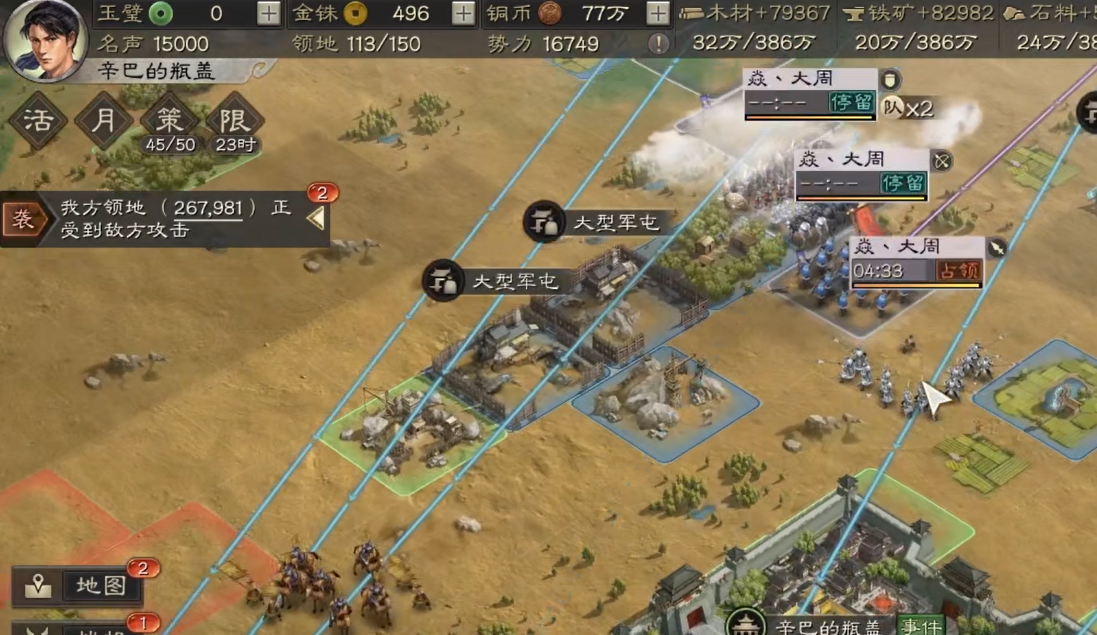Viewport: 1097px width, 635px height.
Task: Select the 停留 army with 队x2
Action: click(809, 94)
